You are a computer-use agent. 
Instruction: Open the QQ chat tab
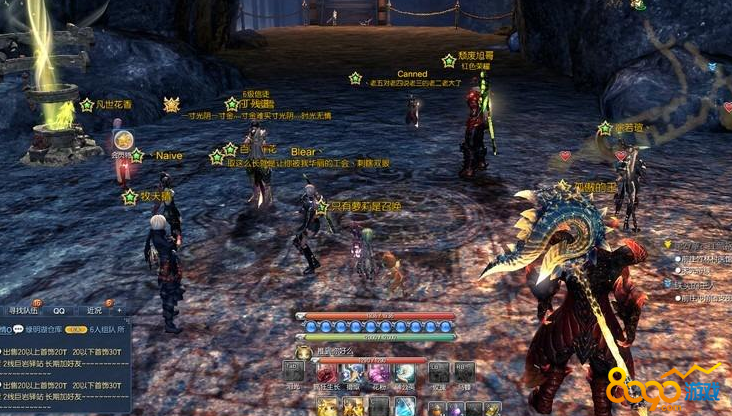click(x=59, y=310)
